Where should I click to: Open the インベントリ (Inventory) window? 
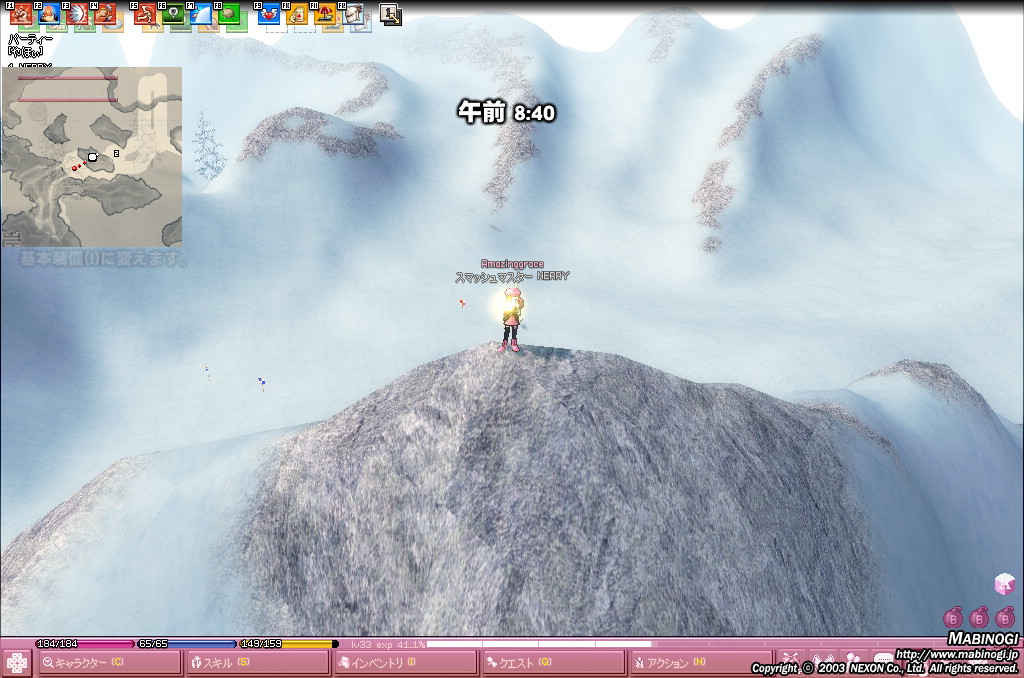[405, 663]
